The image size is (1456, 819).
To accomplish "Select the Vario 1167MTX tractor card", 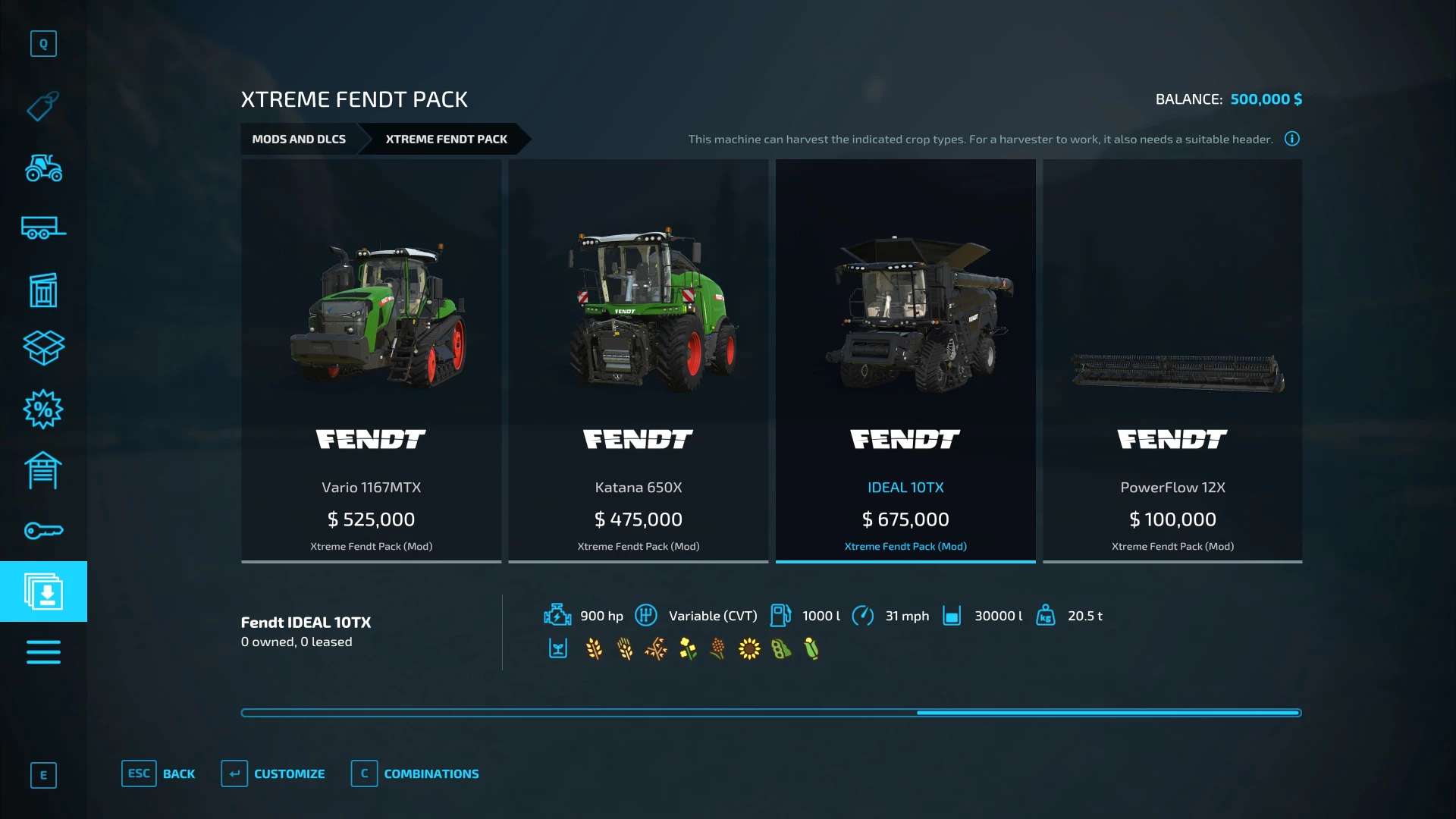I will point(371,360).
